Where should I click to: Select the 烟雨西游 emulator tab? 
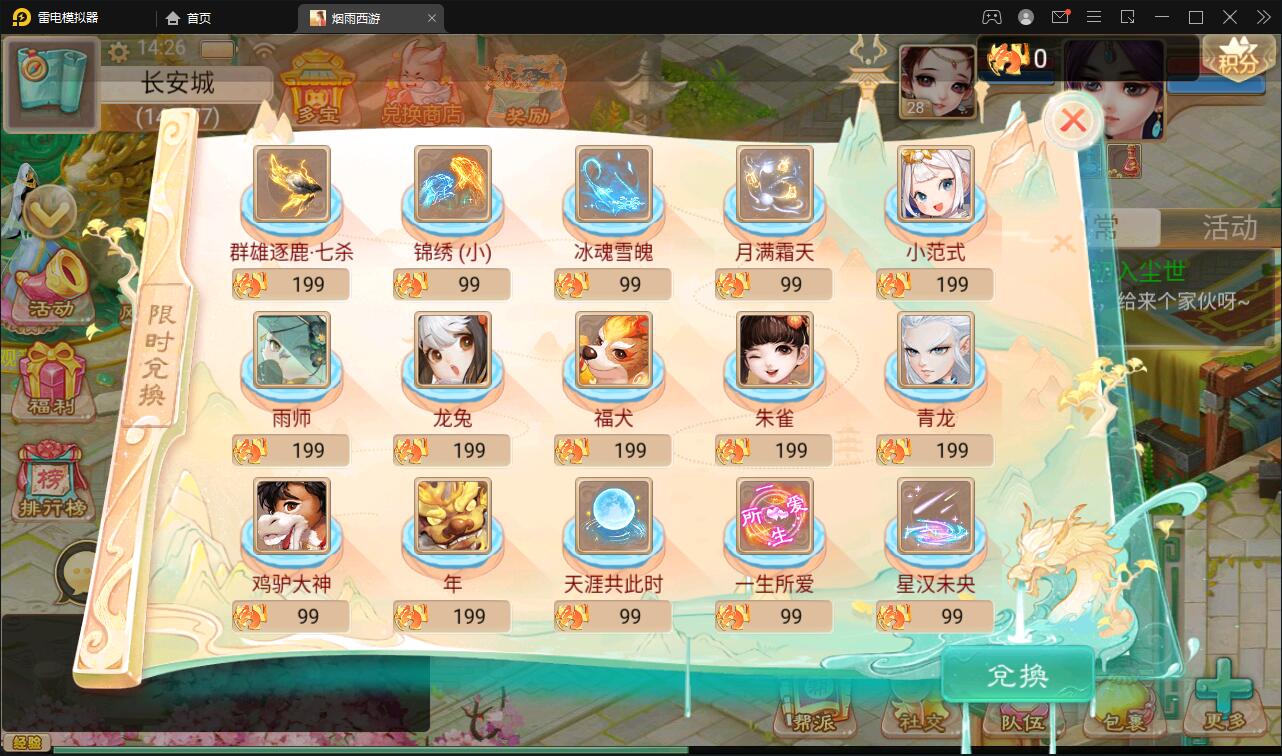(359, 17)
